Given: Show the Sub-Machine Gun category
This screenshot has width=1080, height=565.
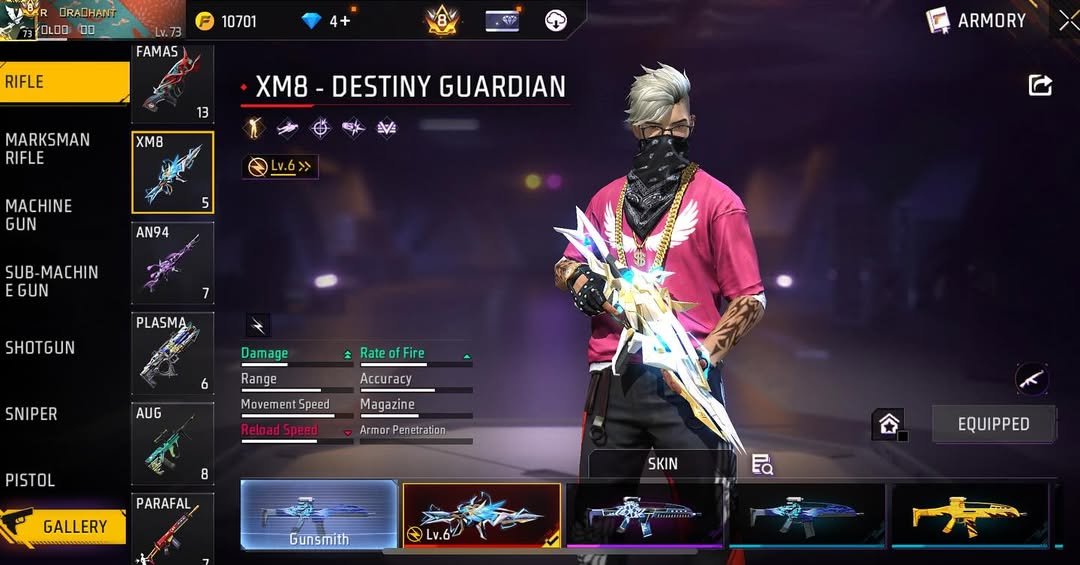Looking at the screenshot, I should 52,281.
